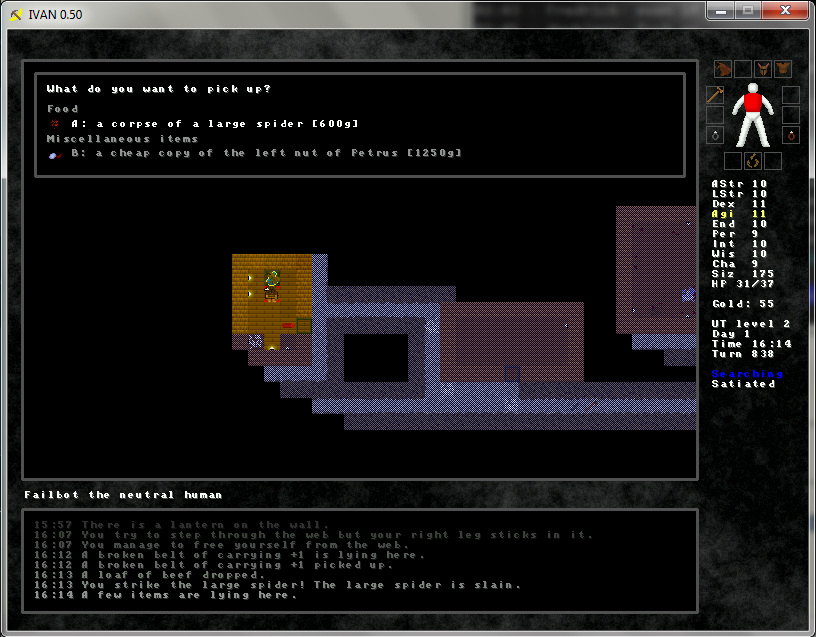Select the wielded hammer weapon slot
816x637 pixels.
click(715, 96)
